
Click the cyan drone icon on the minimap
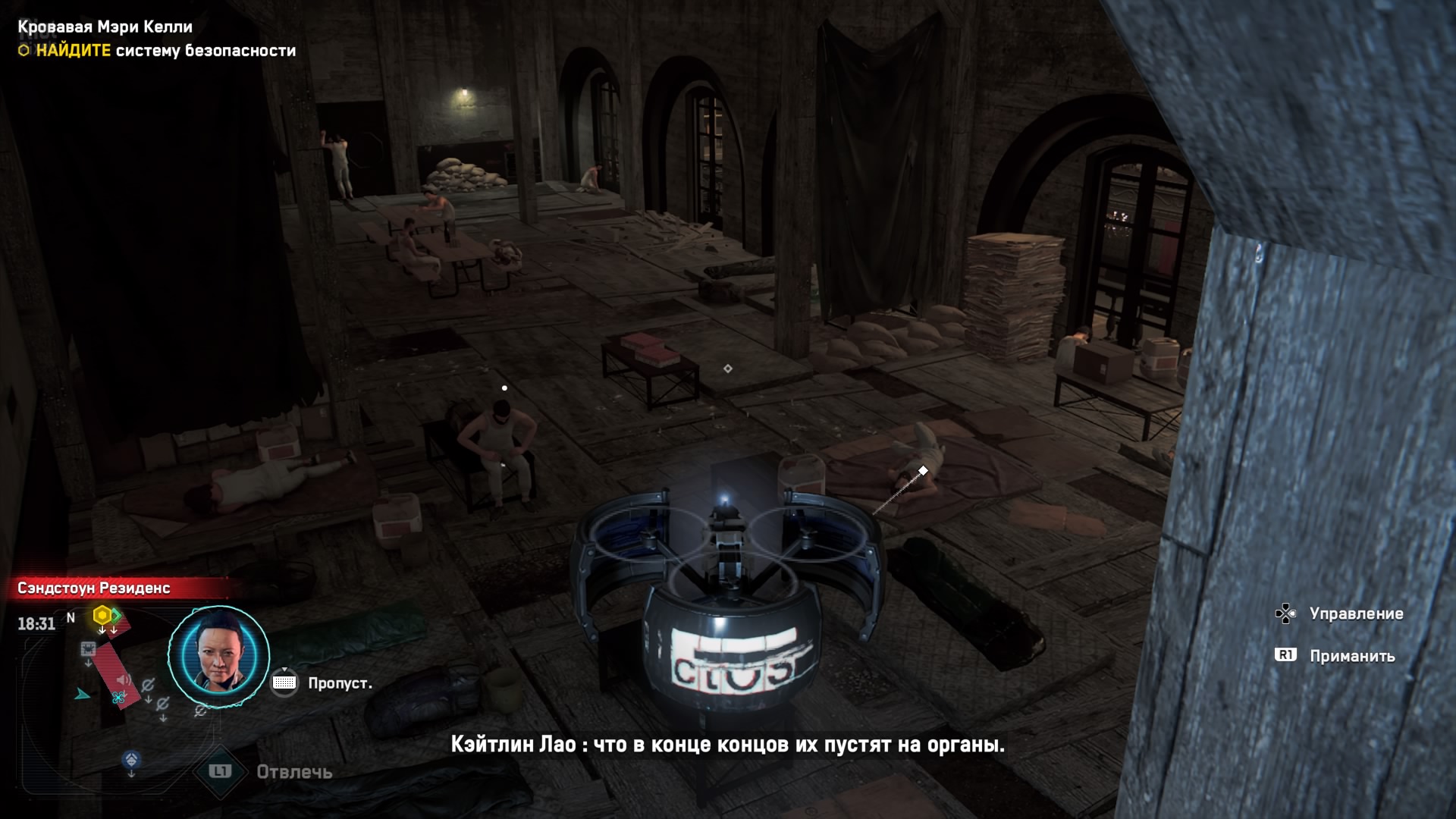pyautogui.click(x=118, y=697)
